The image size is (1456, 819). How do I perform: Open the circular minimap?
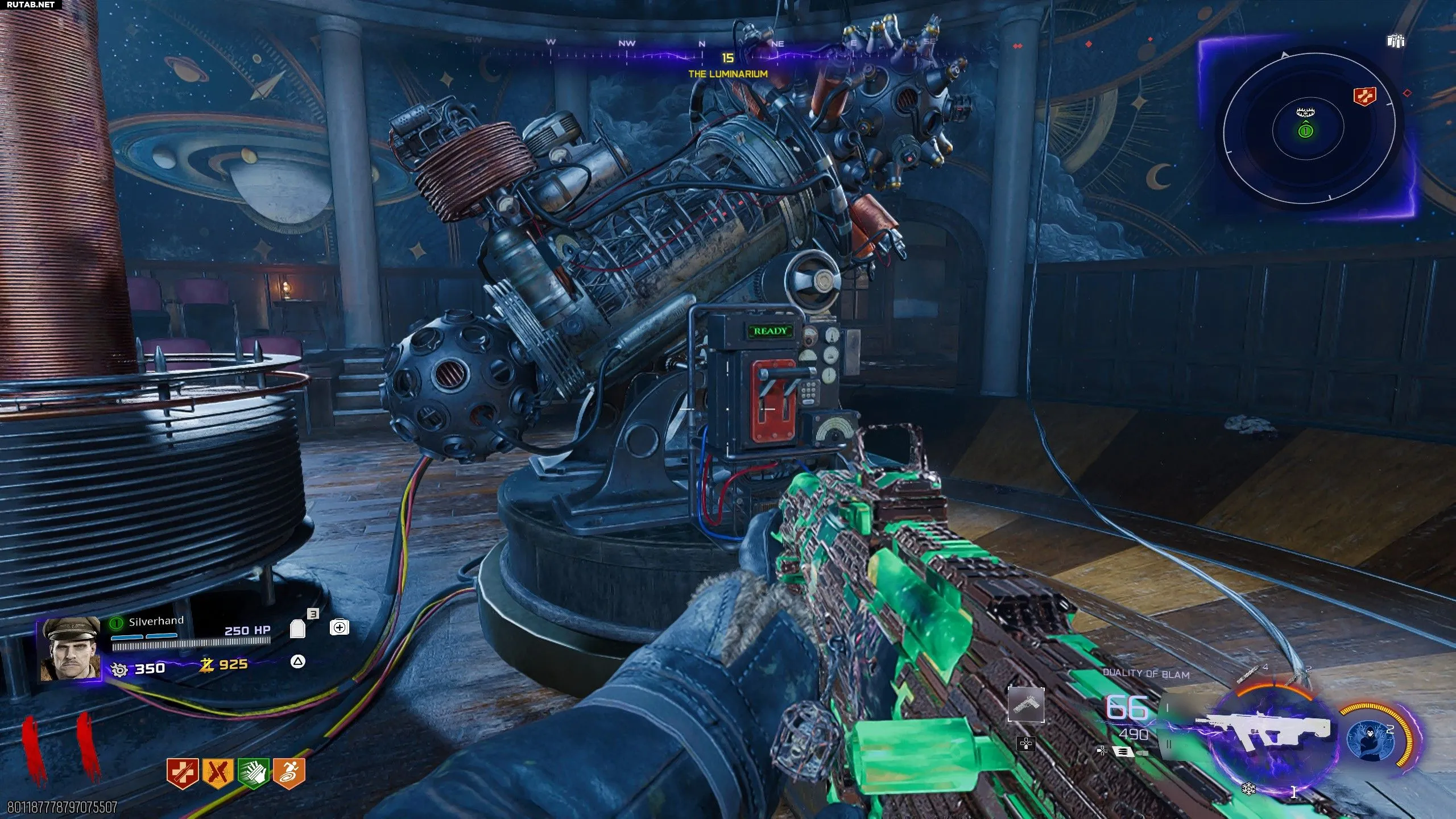(x=1306, y=131)
